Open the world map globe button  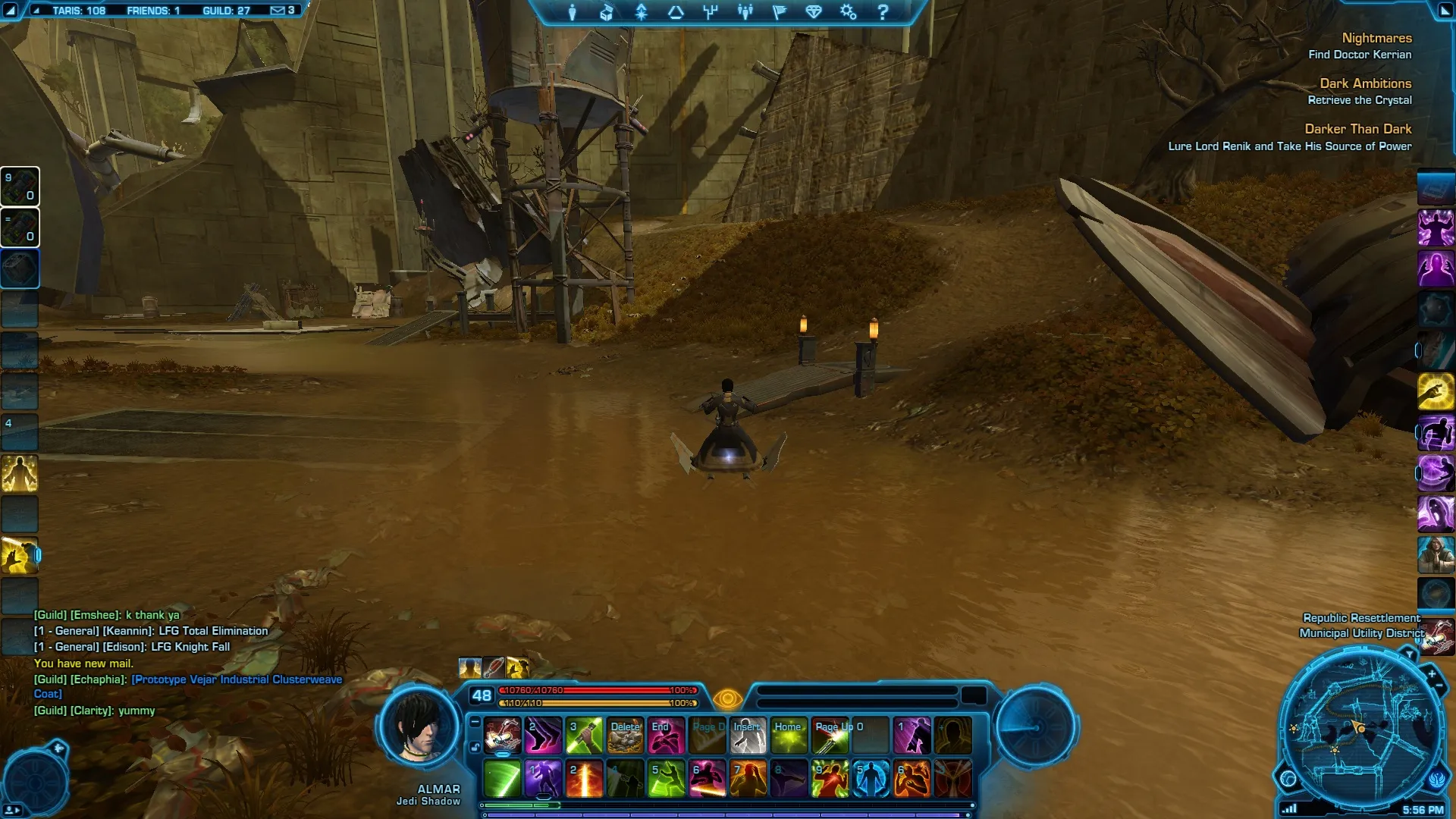(x=1288, y=778)
